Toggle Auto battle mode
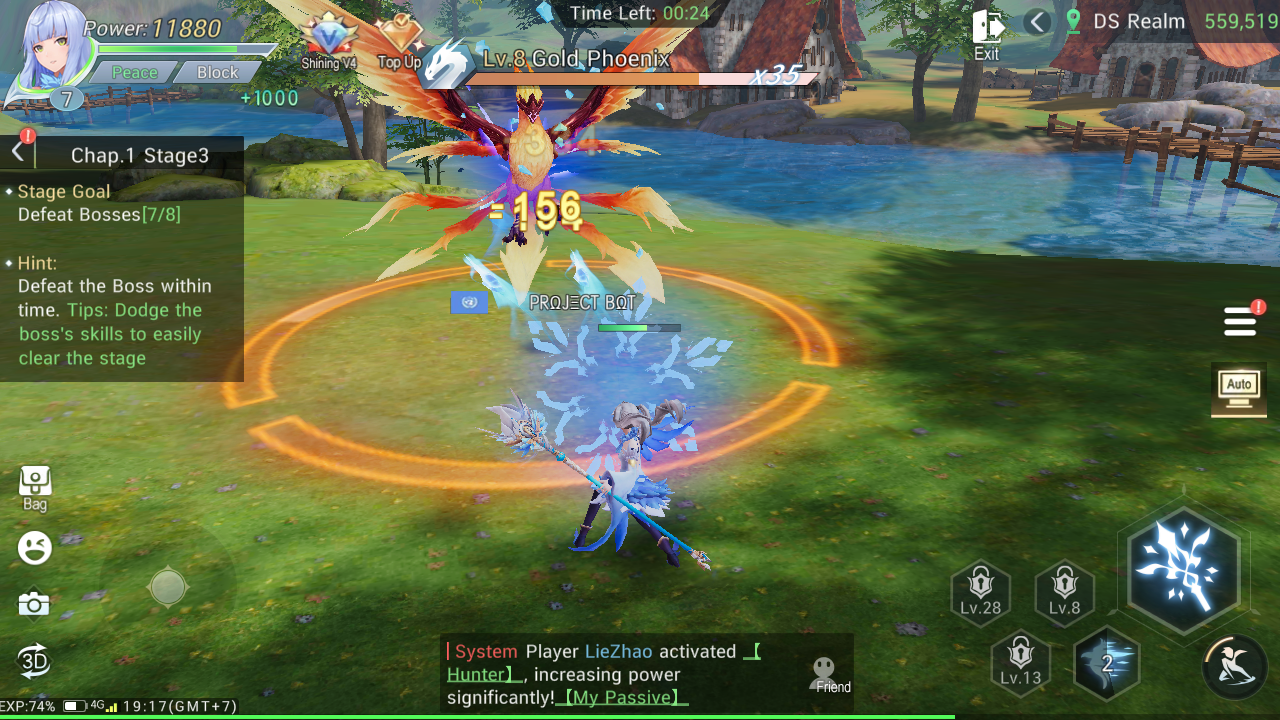Viewport: 1280px width, 720px height. (x=1239, y=389)
